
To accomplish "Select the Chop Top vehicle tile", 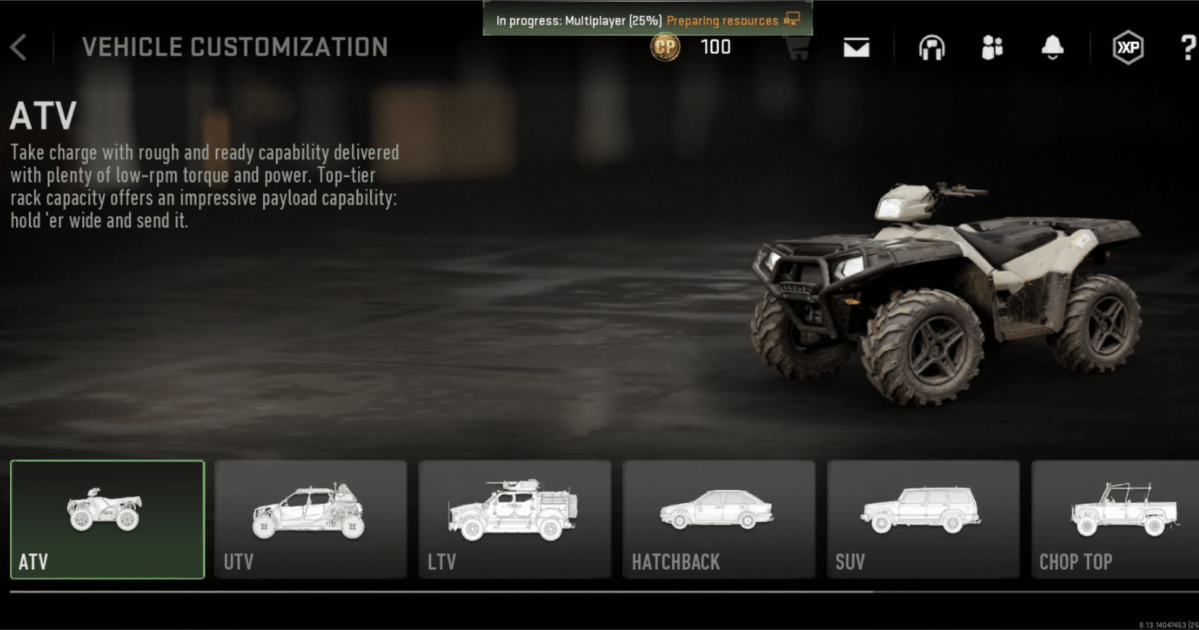I will (x=1115, y=519).
